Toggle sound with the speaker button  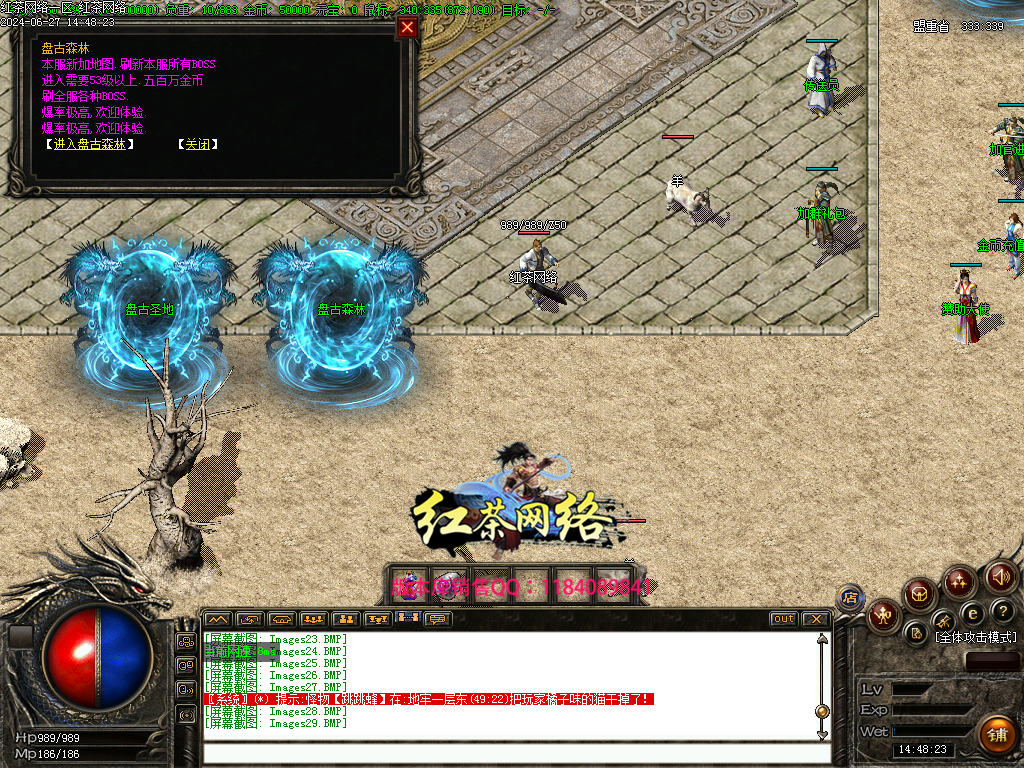coord(1001,577)
